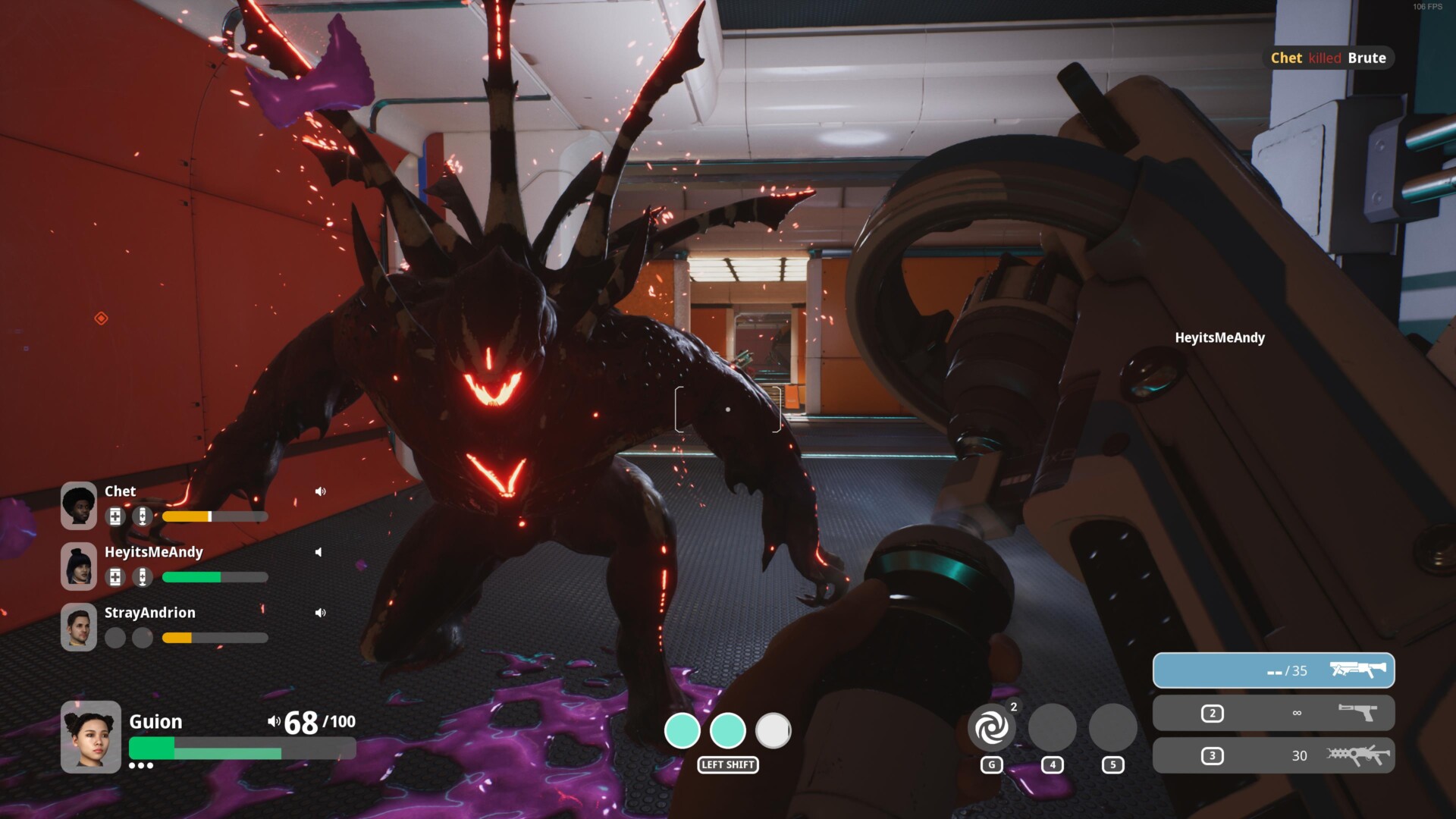
Task: Toggle StrayAndrion's voice speaker icon
Action: pos(320,613)
